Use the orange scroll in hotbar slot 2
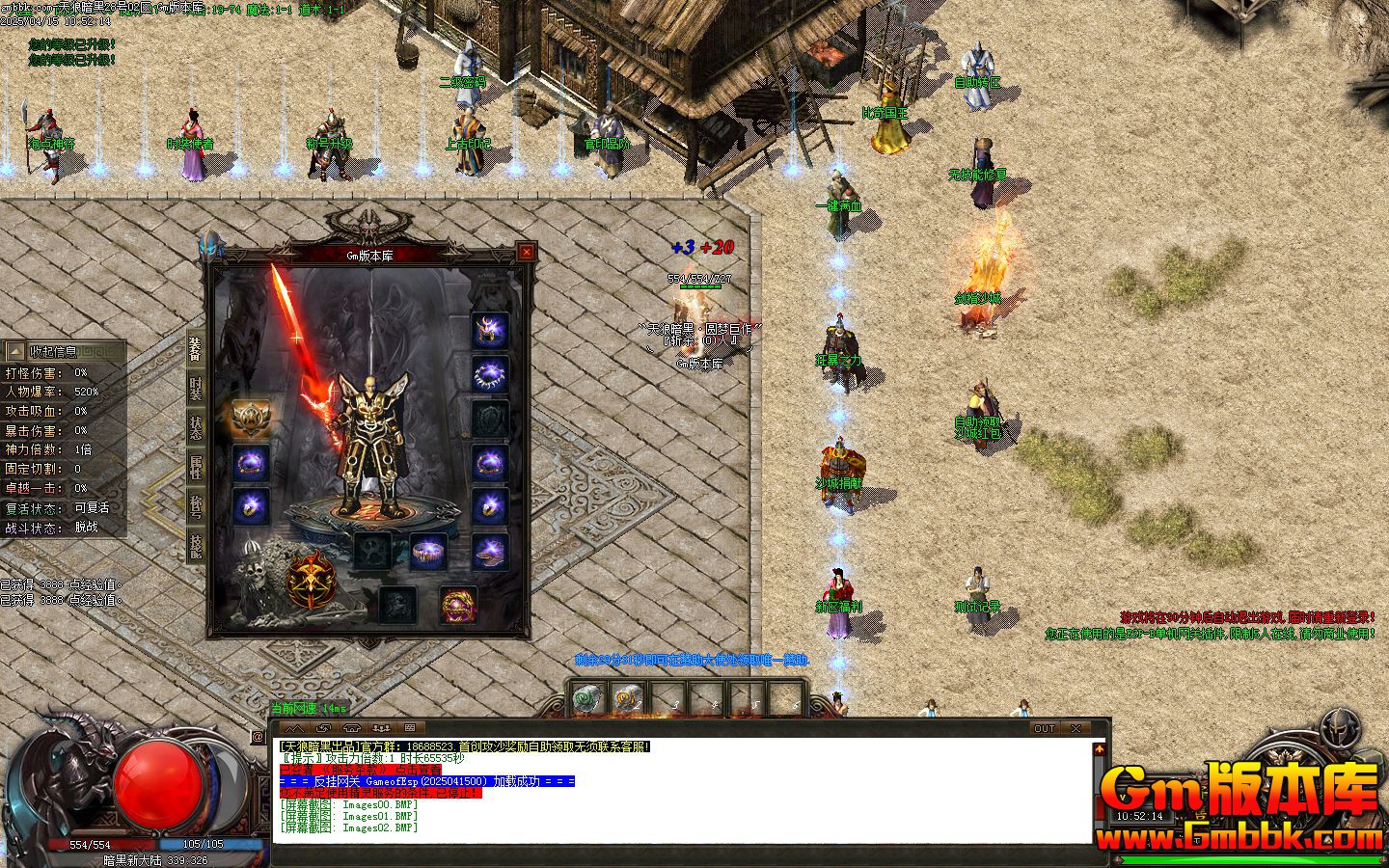This screenshot has width=1389, height=868. coord(628,698)
